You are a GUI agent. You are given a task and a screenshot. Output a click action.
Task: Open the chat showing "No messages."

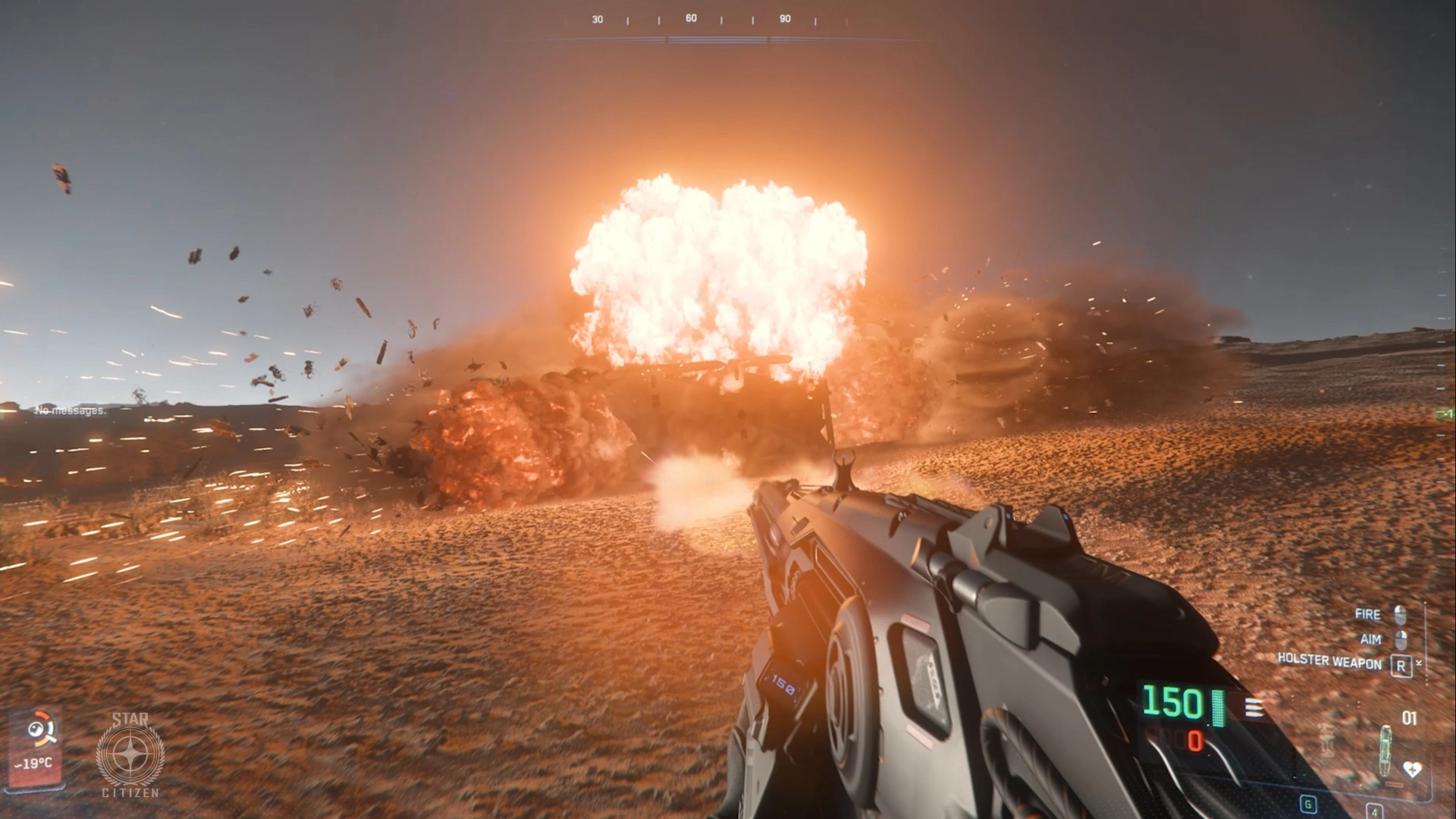pyautogui.click(x=71, y=410)
